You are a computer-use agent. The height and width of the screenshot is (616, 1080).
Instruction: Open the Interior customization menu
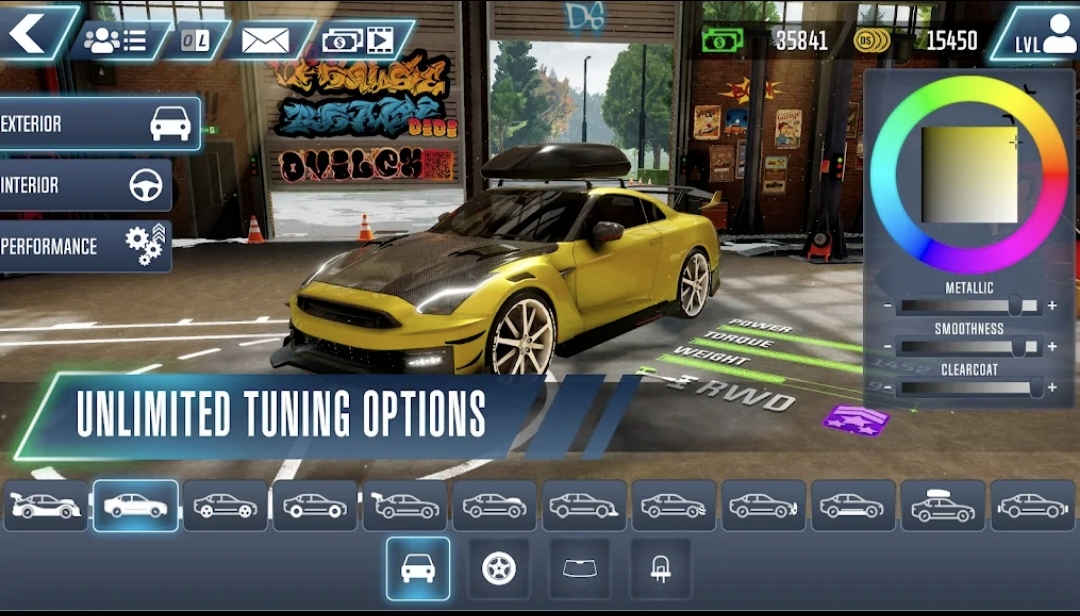(85, 185)
